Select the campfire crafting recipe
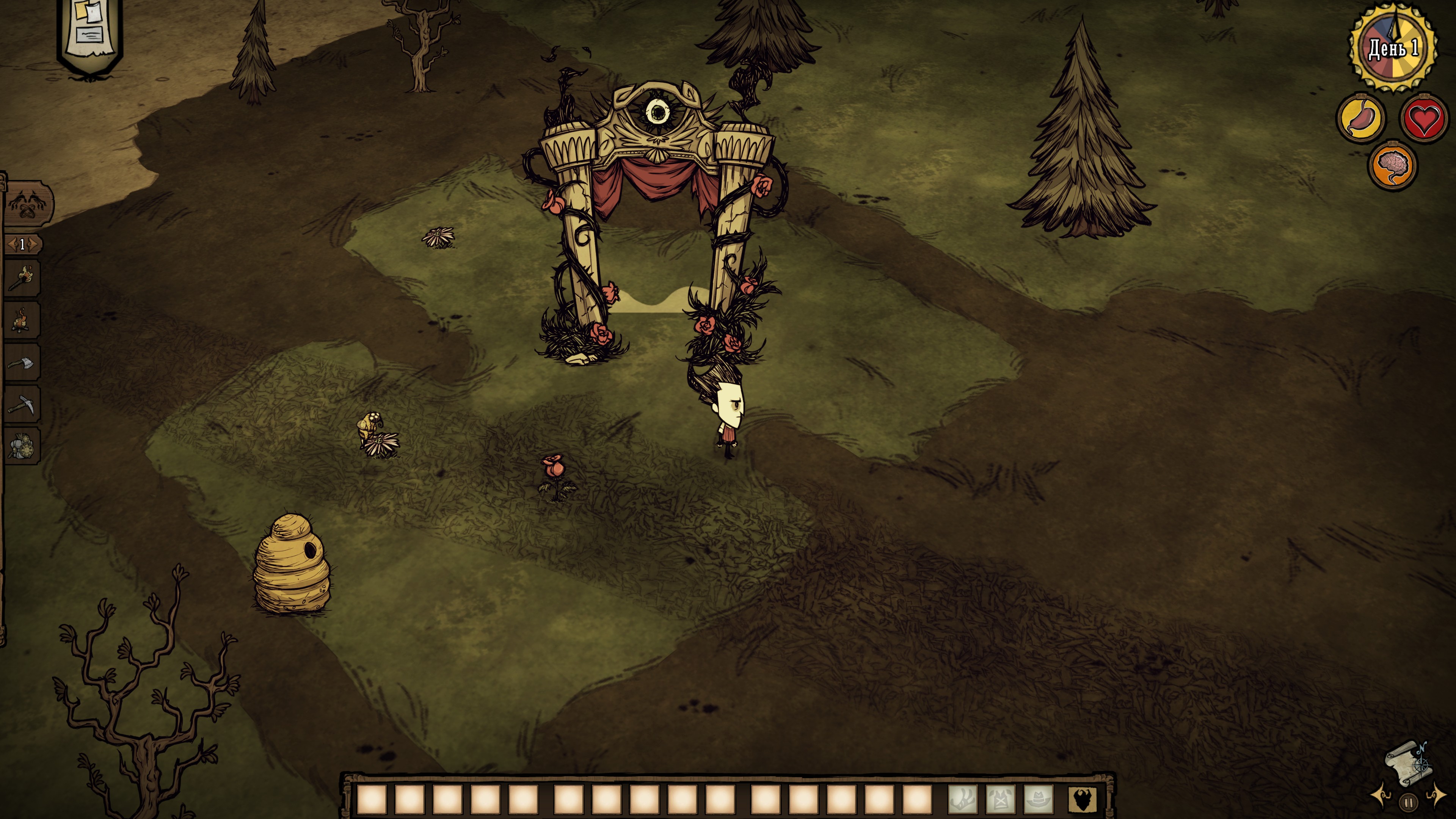The width and height of the screenshot is (1456, 819). [x=22, y=320]
